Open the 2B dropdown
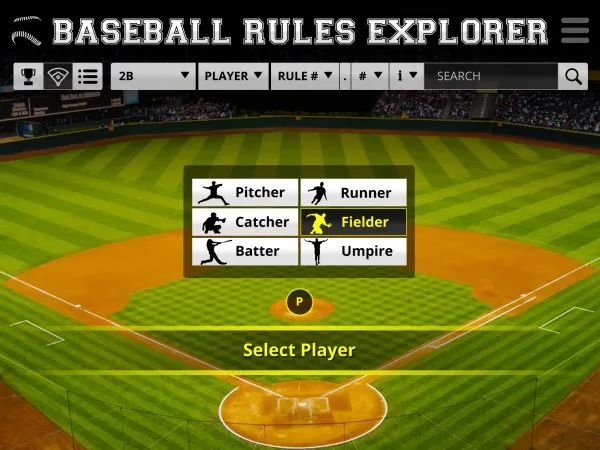 [153, 76]
